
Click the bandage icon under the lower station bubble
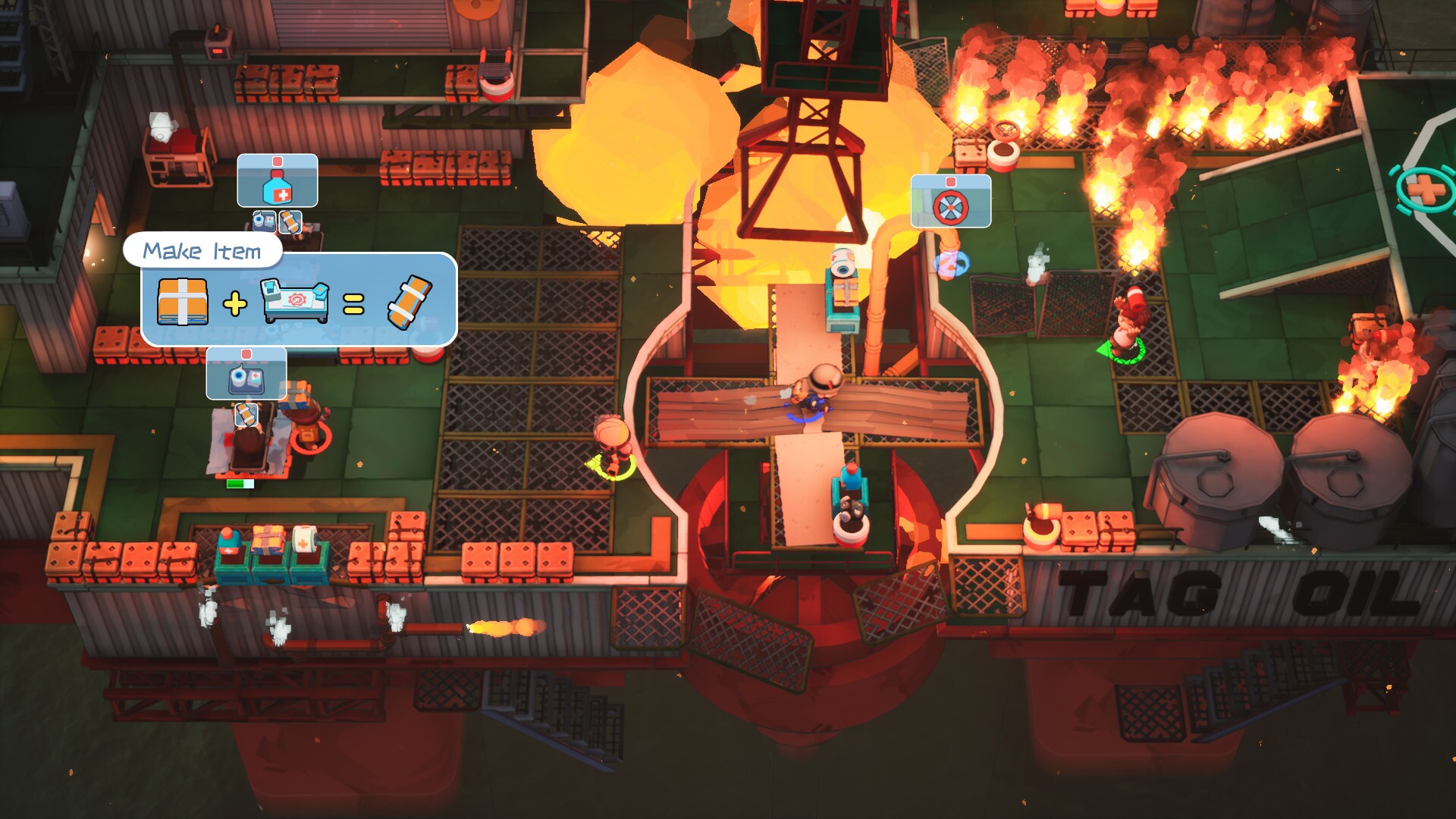click(x=247, y=416)
